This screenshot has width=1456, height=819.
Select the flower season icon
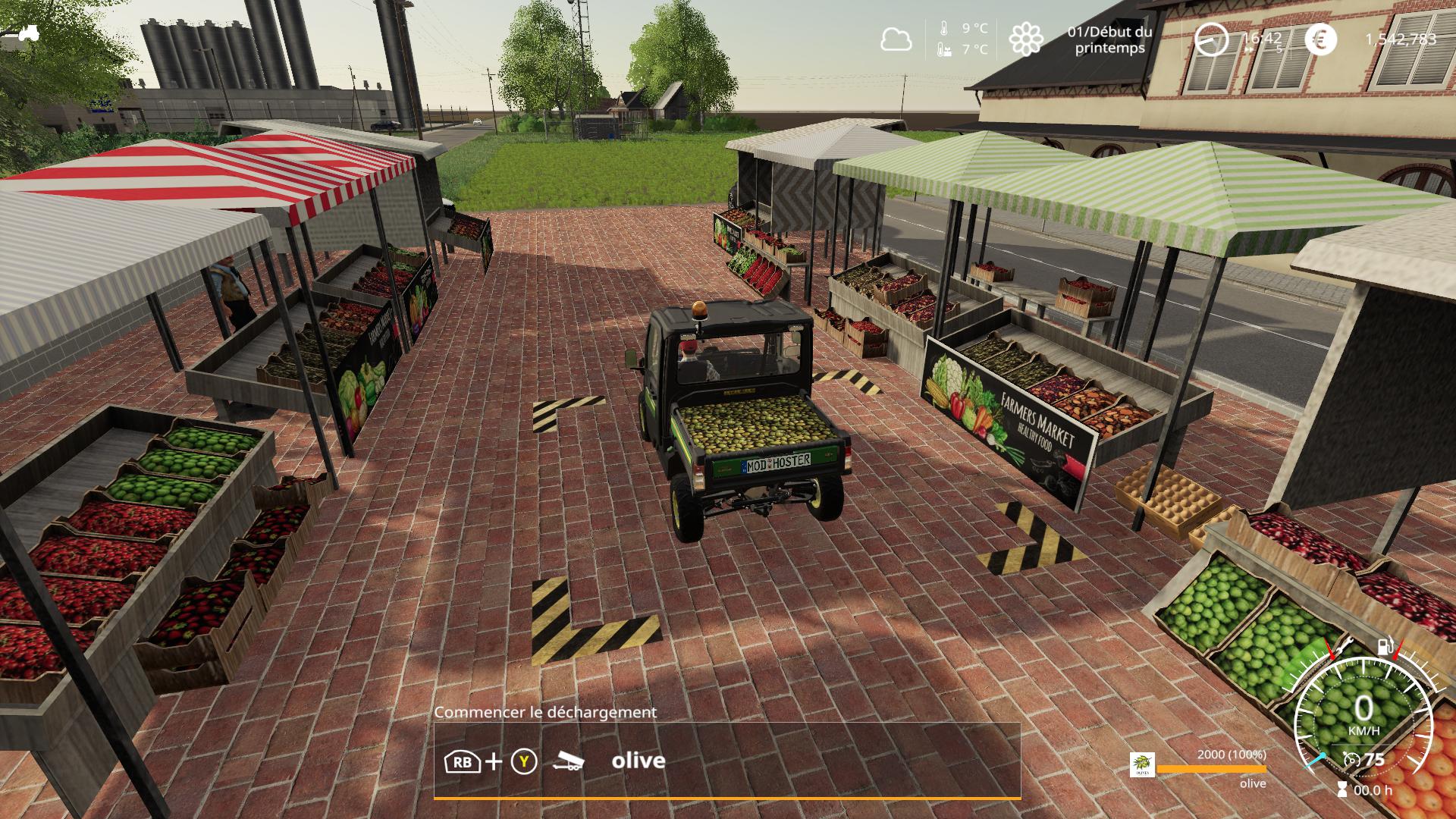point(1025,39)
